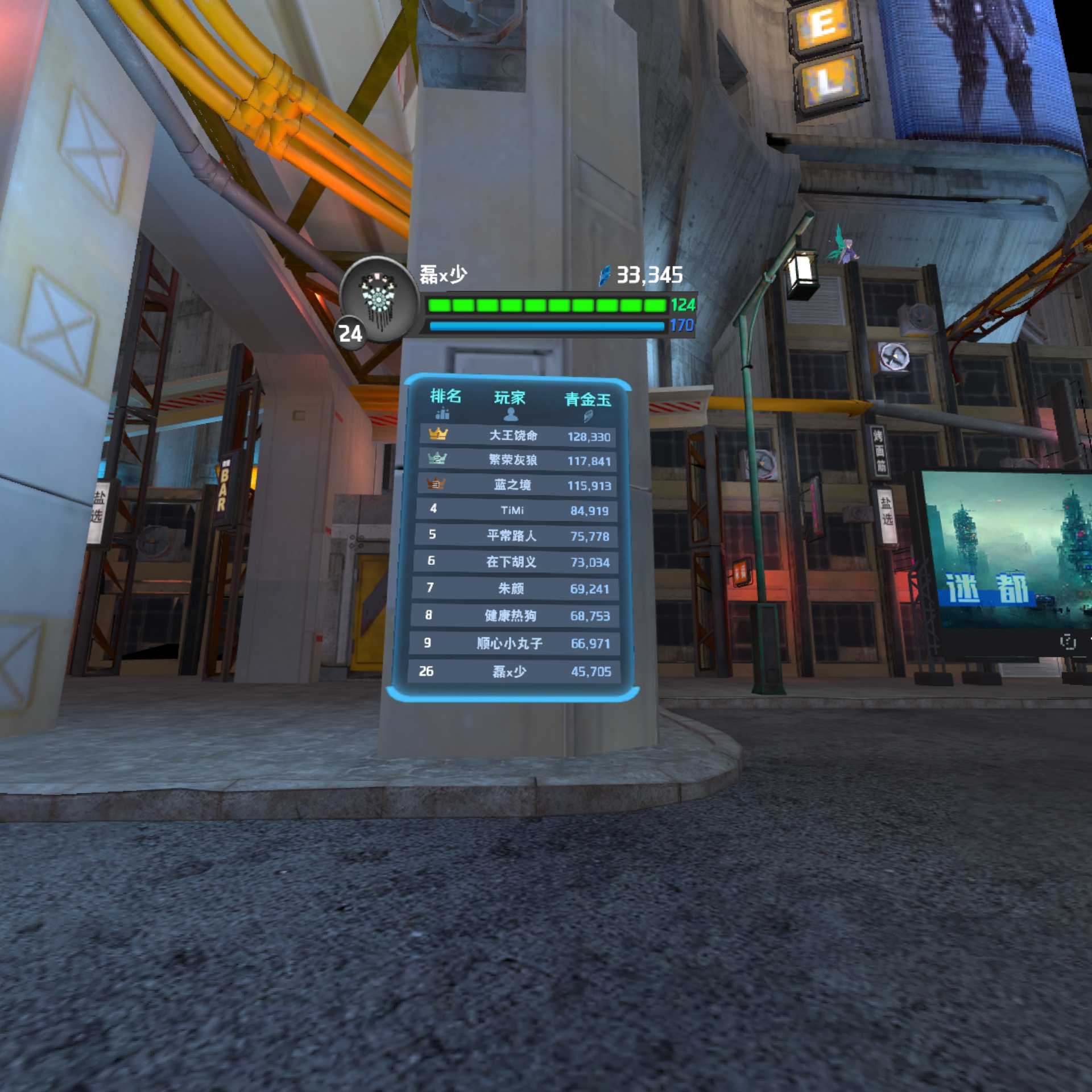
Task: Choose the 繁荣灰狼 leaderboard row
Action: click(x=516, y=460)
